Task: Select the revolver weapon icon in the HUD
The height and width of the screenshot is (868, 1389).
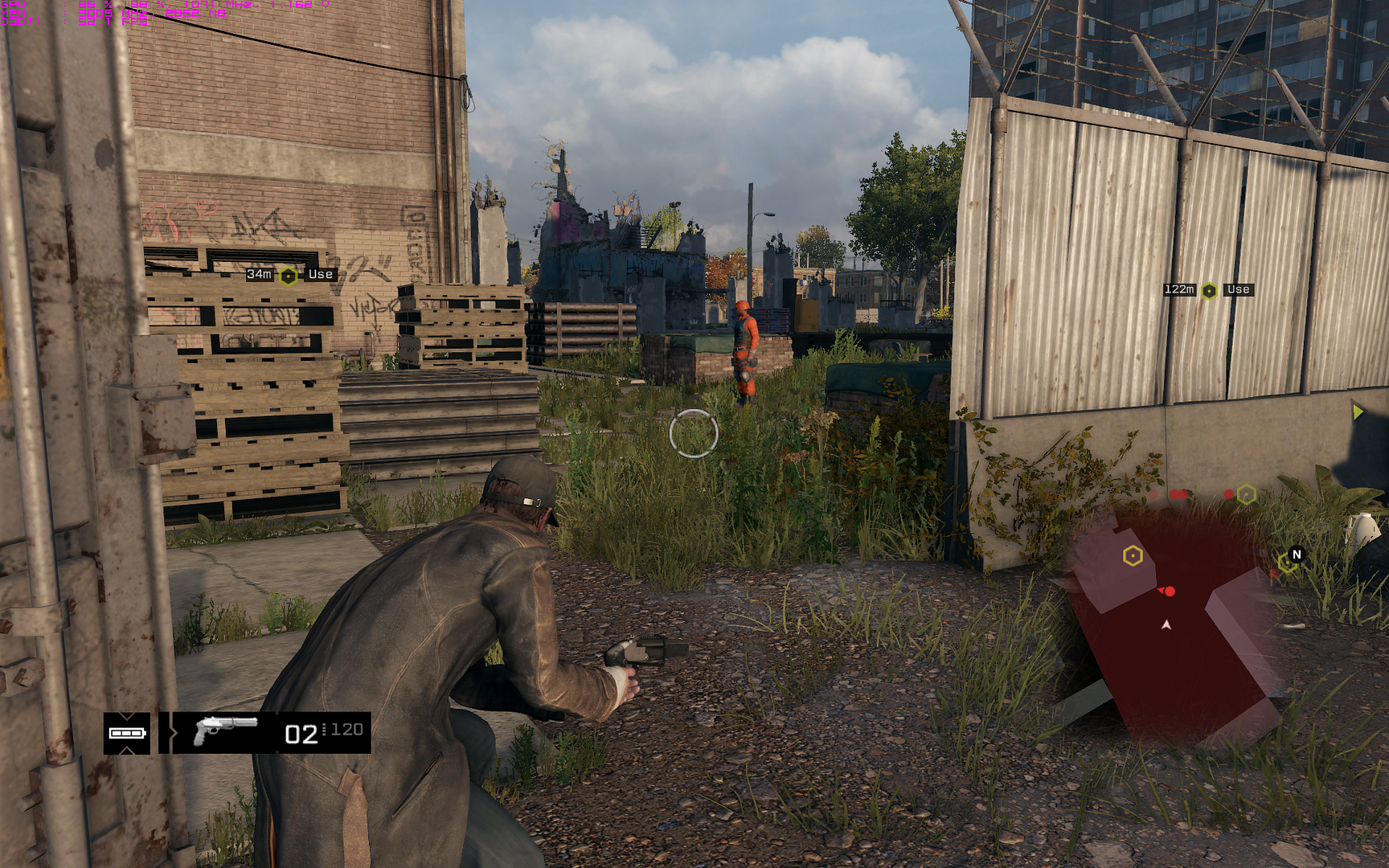Action: pyautogui.click(x=225, y=731)
